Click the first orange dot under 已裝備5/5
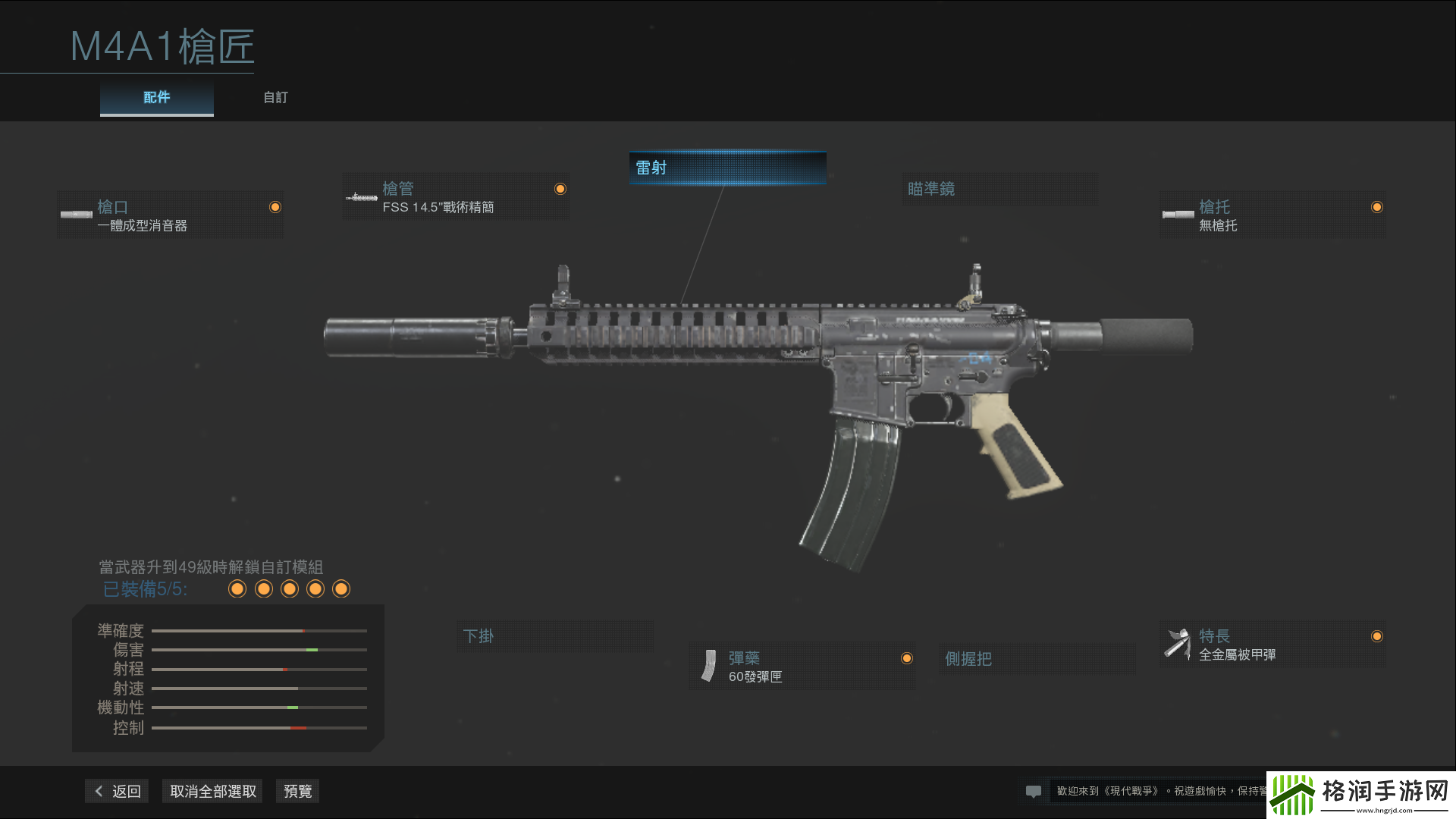1456x819 pixels. [237, 588]
